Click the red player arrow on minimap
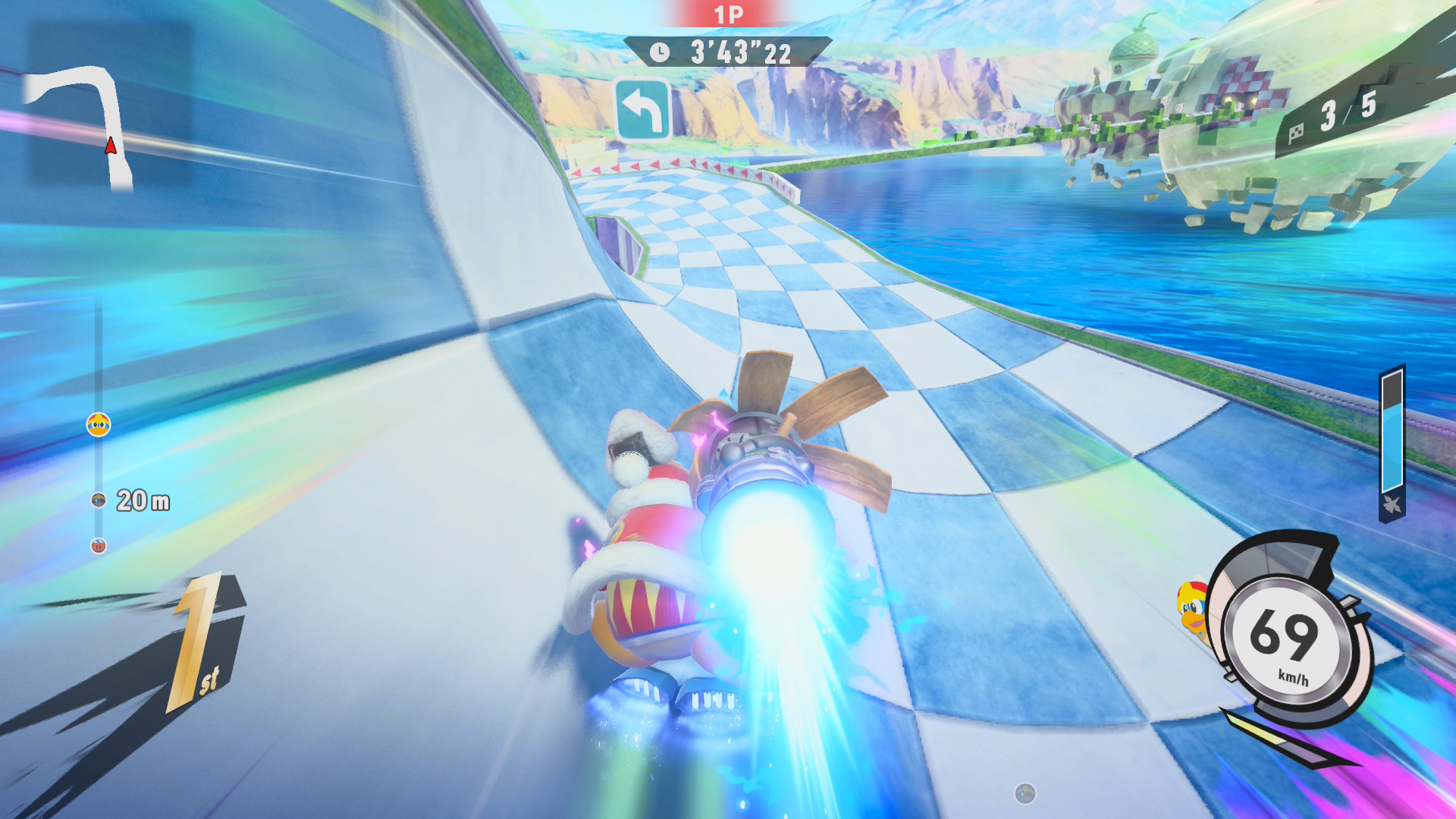This screenshot has width=1456, height=819. point(111,145)
